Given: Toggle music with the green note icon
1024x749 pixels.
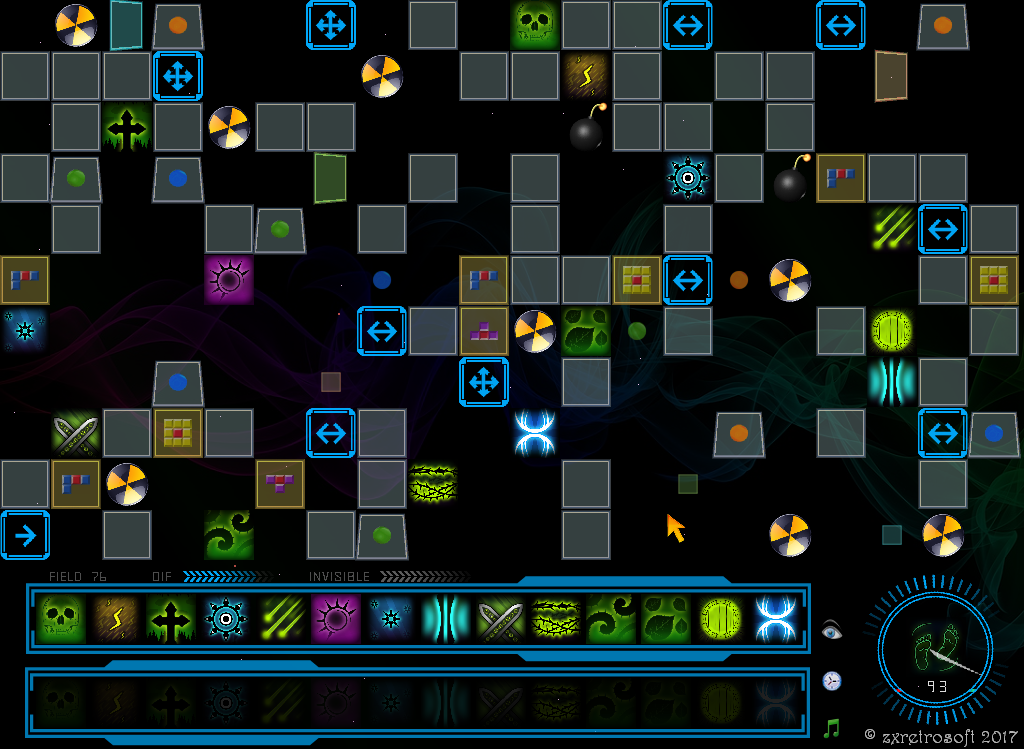Looking at the screenshot, I should [x=832, y=728].
